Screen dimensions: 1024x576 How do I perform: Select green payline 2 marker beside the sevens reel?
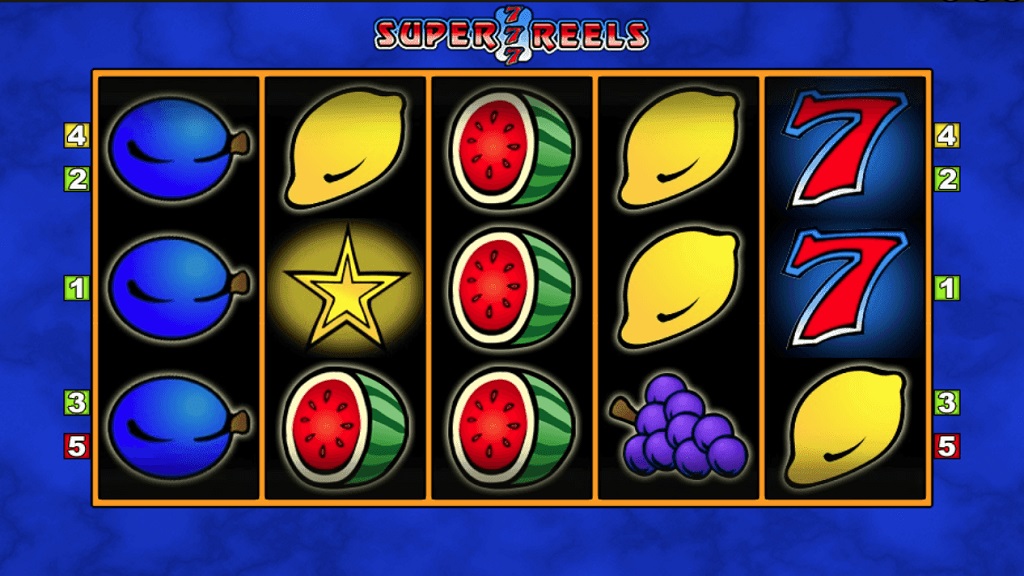[x=946, y=179]
